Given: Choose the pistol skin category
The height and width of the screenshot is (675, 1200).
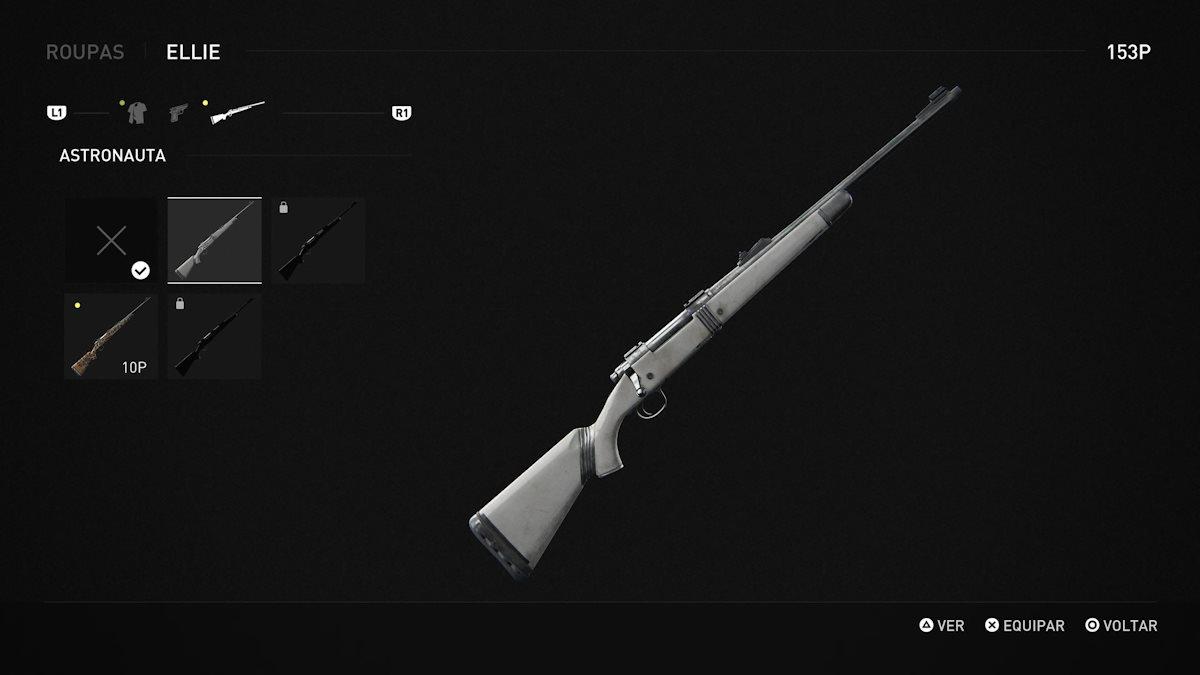Looking at the screenshot, I should [x=179, y=112].
